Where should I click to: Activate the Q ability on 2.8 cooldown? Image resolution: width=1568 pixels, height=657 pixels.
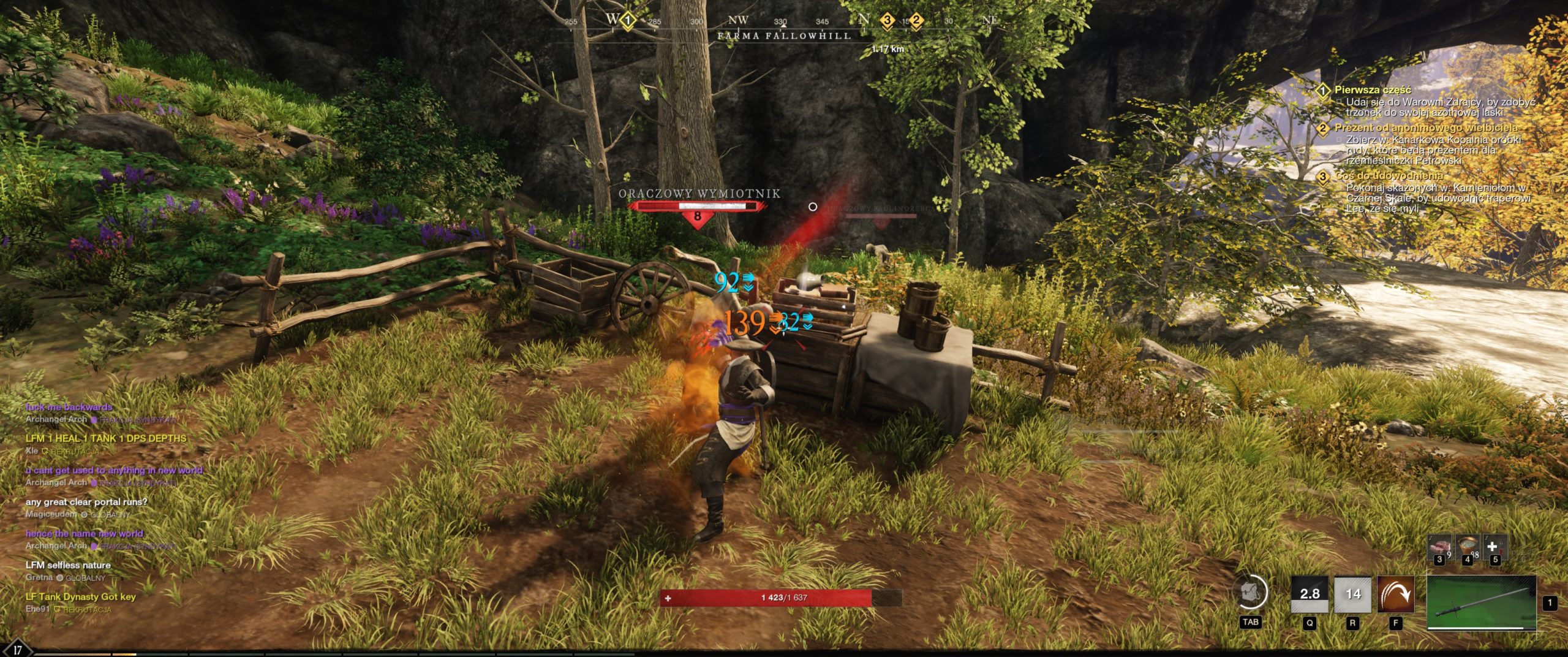(x=1310, y=594)
